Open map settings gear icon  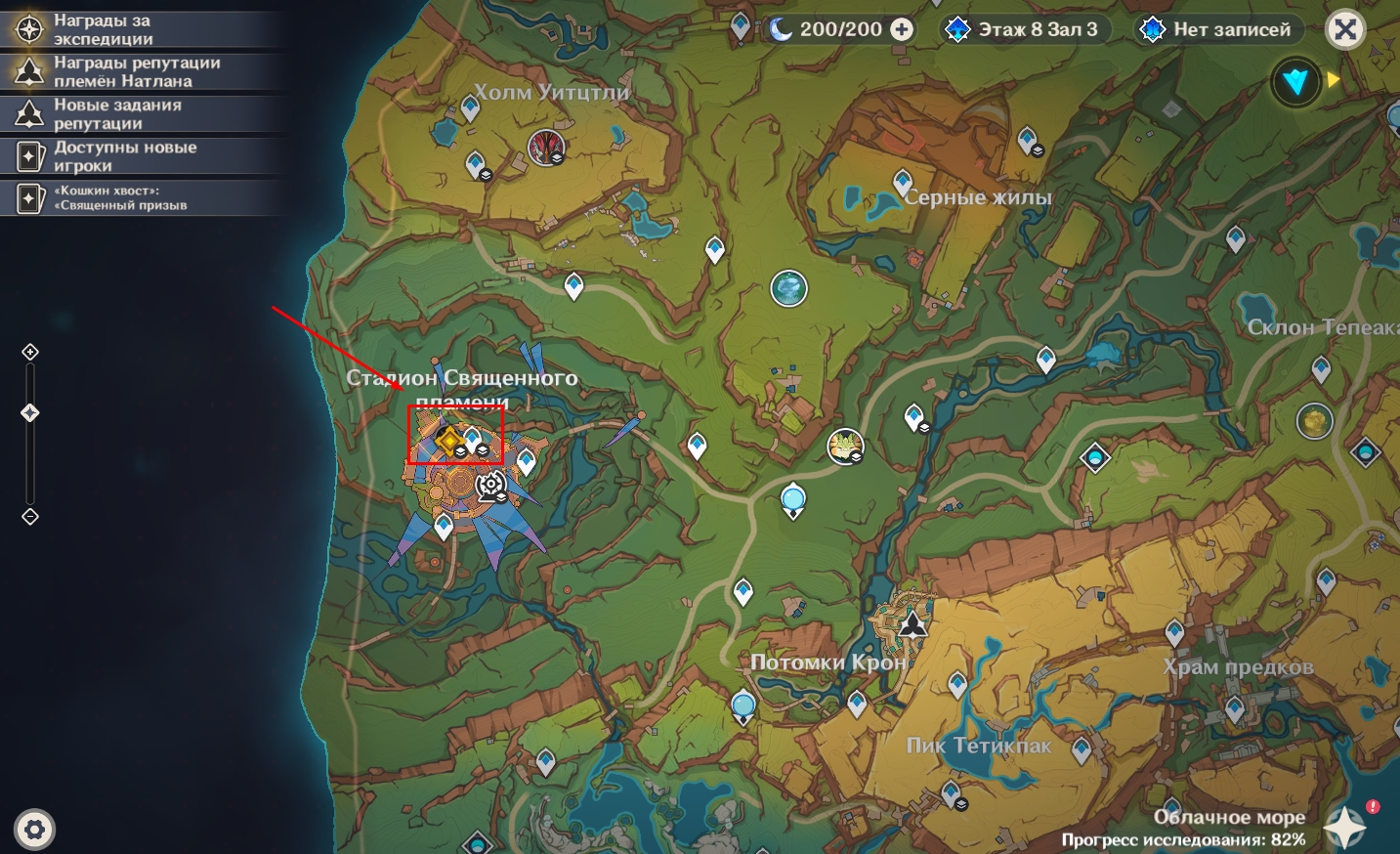pyautogui.click(x=35, y=830)
